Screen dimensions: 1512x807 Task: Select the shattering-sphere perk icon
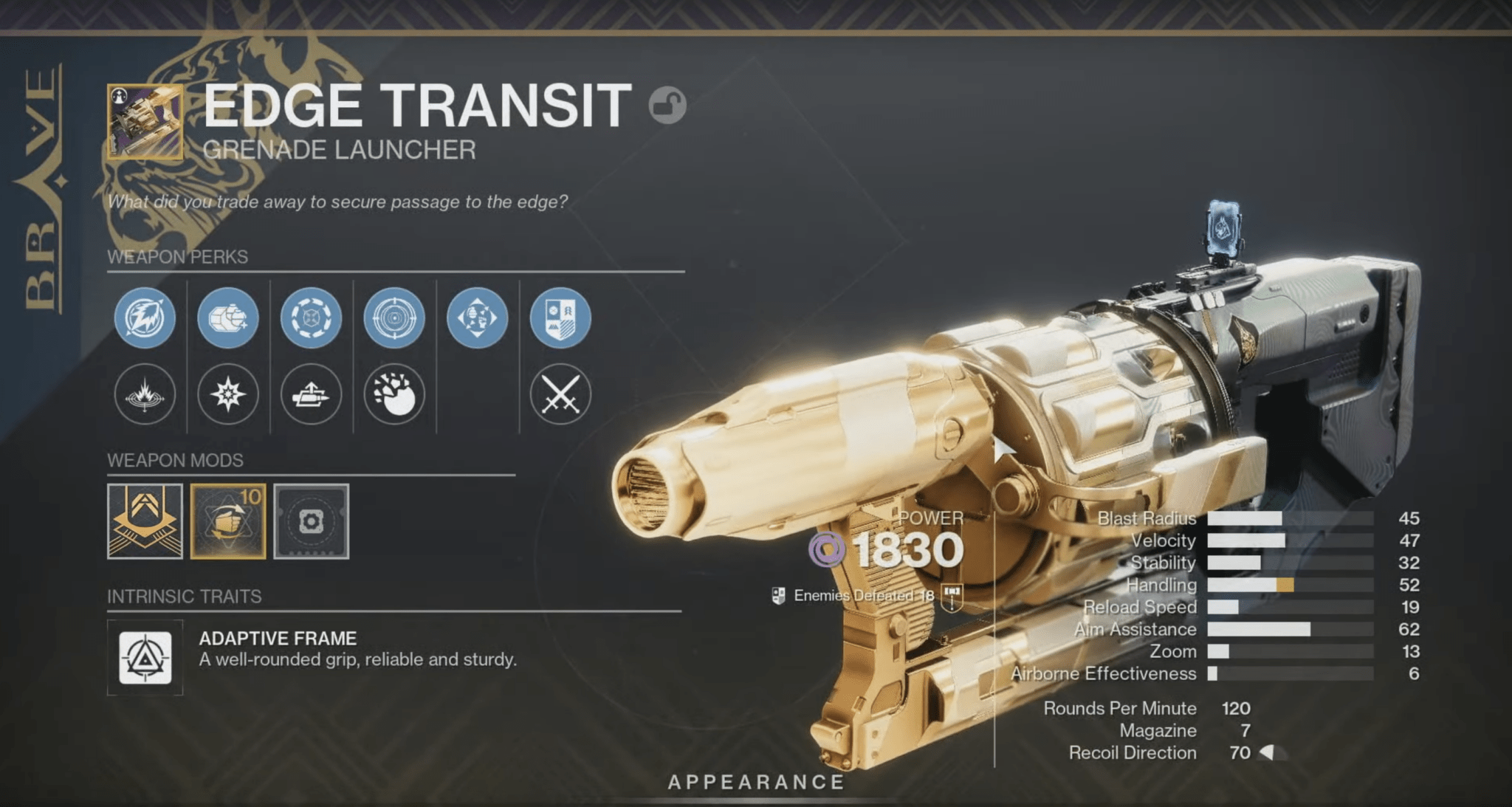click(x=396, y=395)
